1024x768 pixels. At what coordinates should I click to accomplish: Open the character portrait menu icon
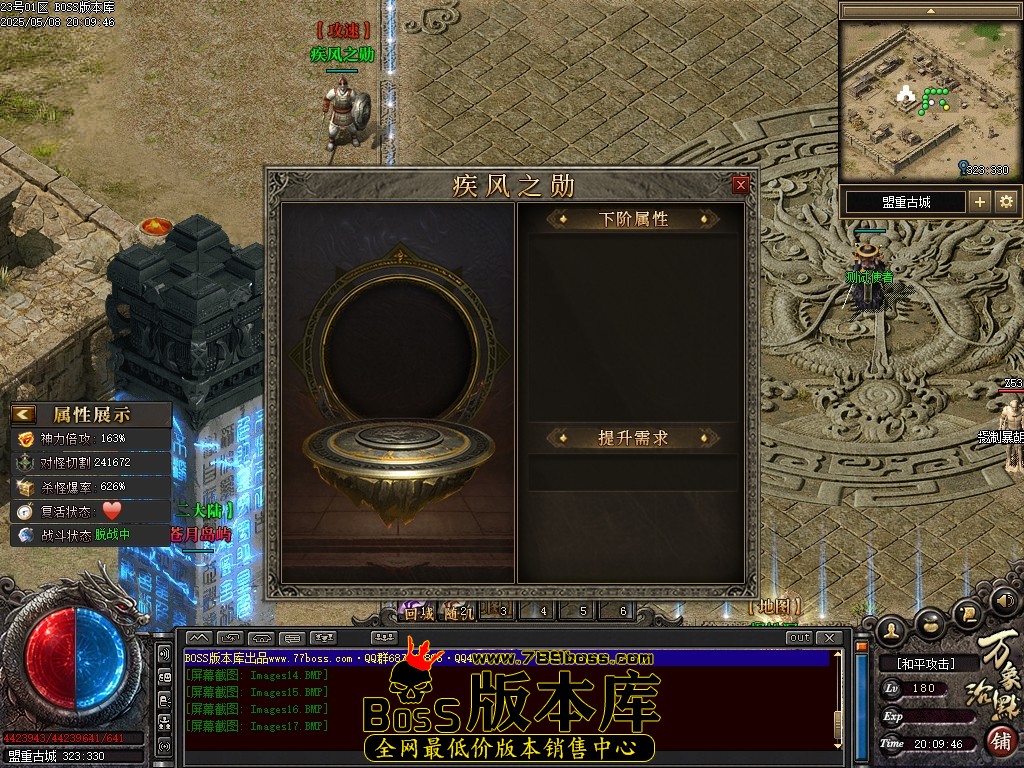point(891,630)
